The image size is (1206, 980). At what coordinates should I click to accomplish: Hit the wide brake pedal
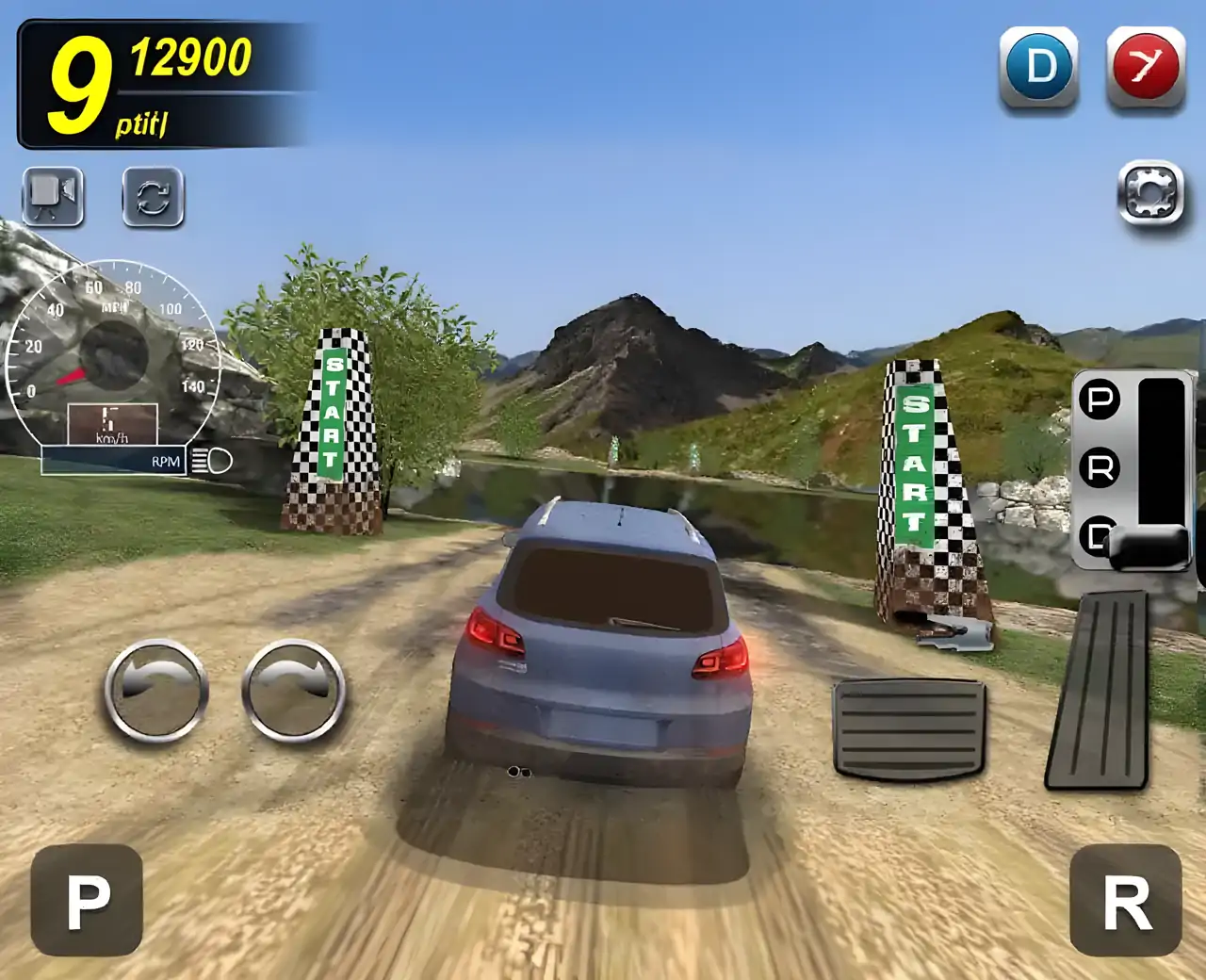coord(908,728)
